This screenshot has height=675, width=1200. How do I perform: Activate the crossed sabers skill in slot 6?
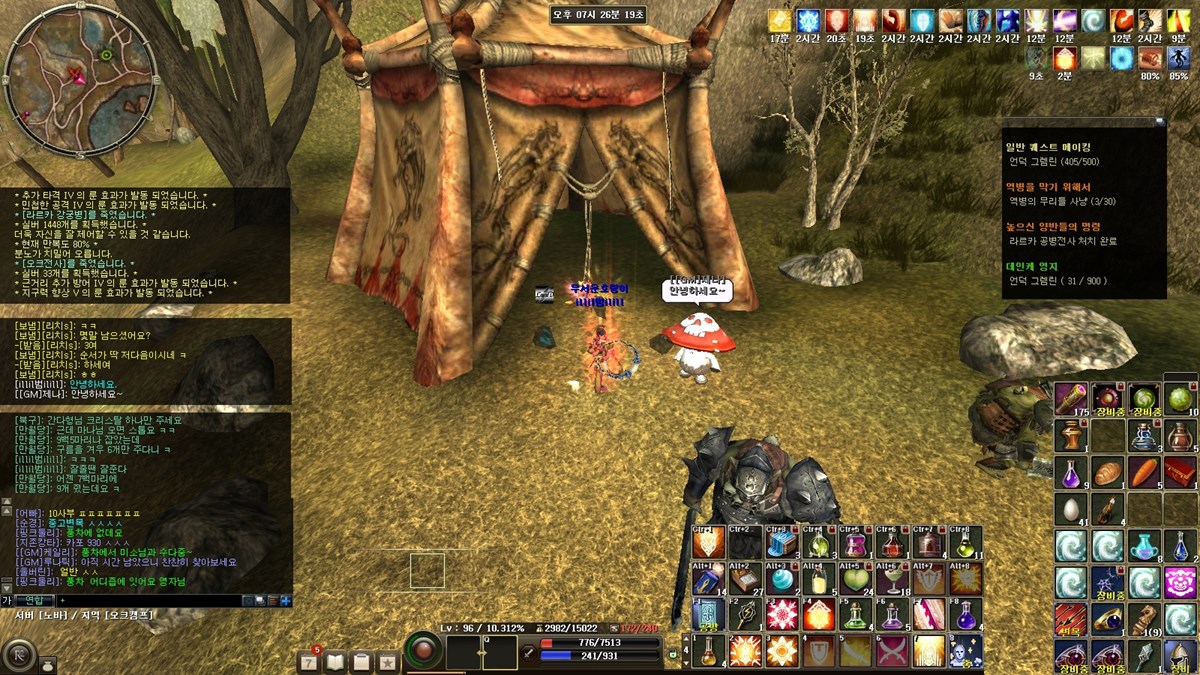coord(891,651)
